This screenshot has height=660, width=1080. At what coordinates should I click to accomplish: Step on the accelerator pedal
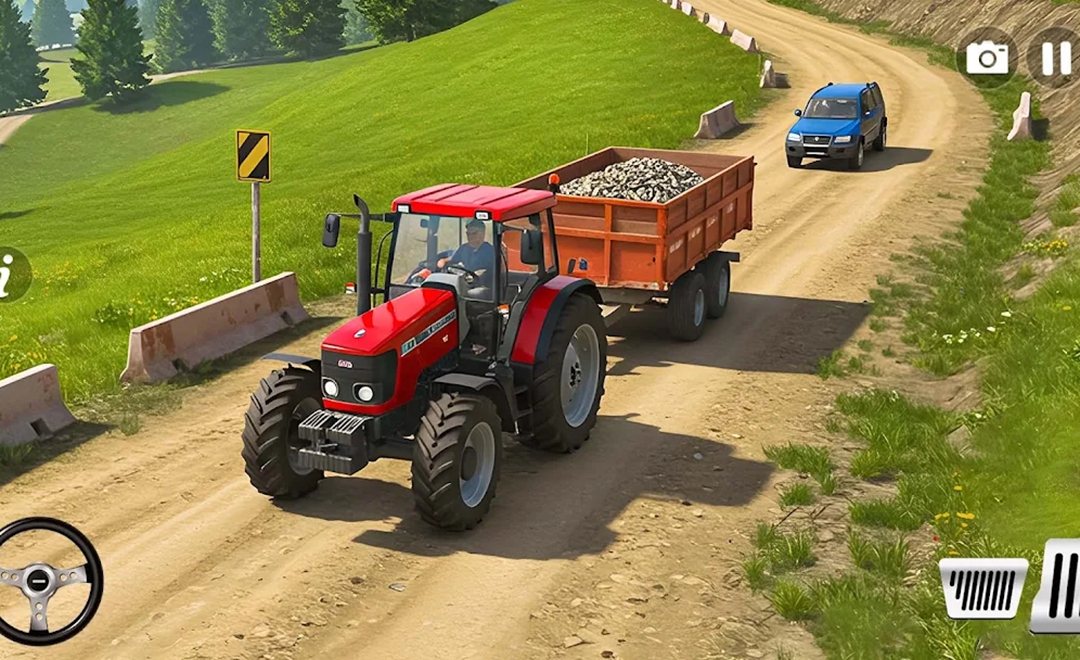(1058, 586)
